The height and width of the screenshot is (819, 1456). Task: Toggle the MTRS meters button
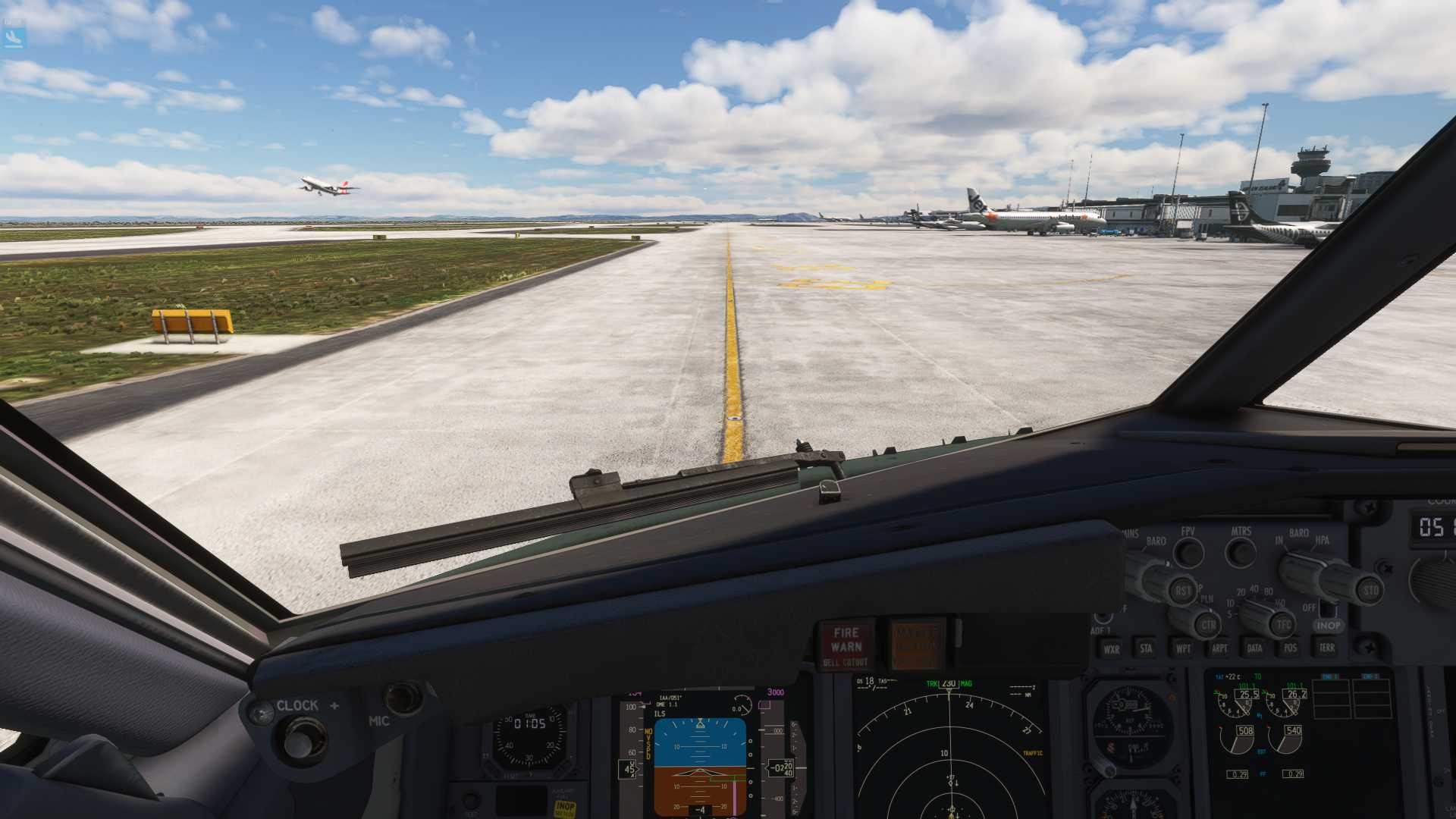point(1241,553)
